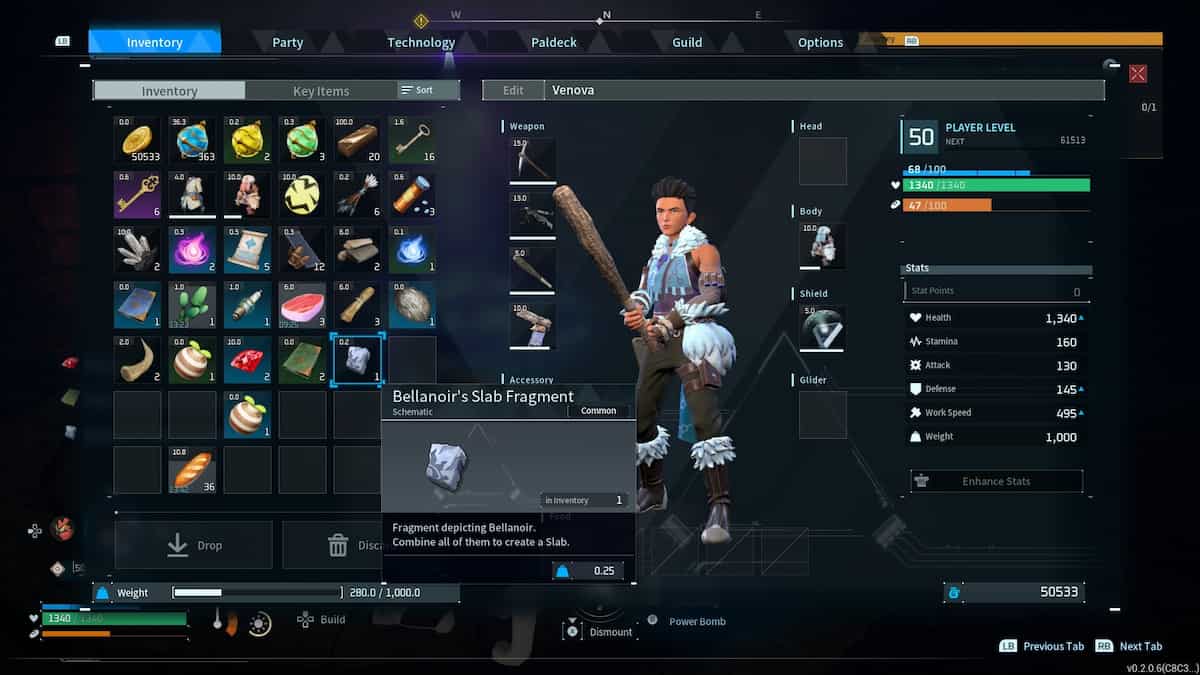Select the wood log stack
This screenshot has height=675, width=1200.
point(356,139)
